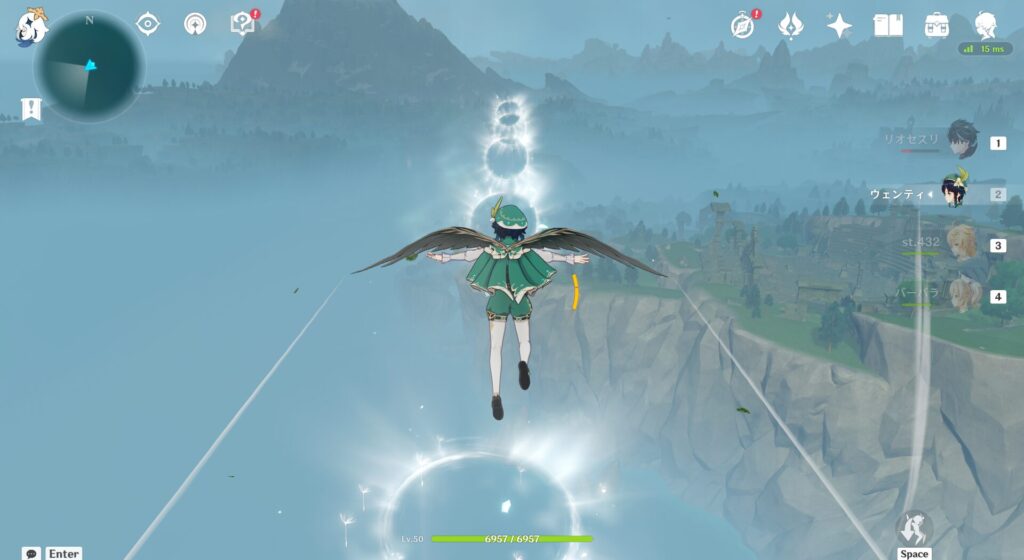
Task: Open the quest navigation target icon
Action: point(148,24)
